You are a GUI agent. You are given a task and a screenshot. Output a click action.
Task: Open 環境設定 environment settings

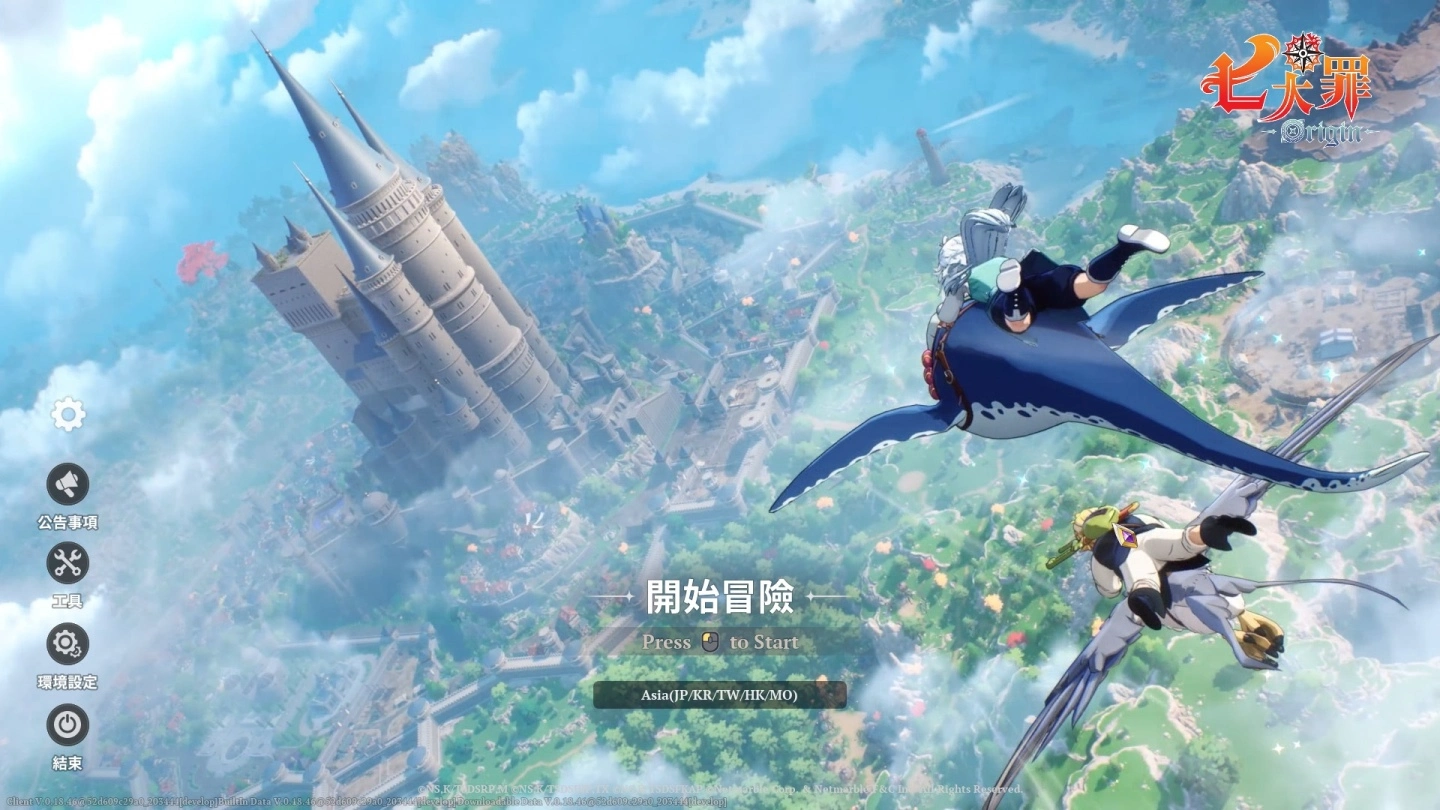click(68, 644)
